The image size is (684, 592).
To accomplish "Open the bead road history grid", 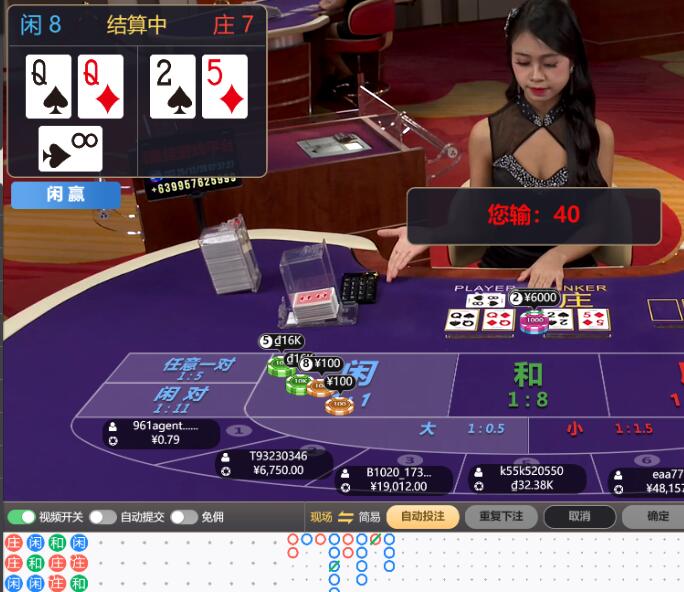I will 46,563.
